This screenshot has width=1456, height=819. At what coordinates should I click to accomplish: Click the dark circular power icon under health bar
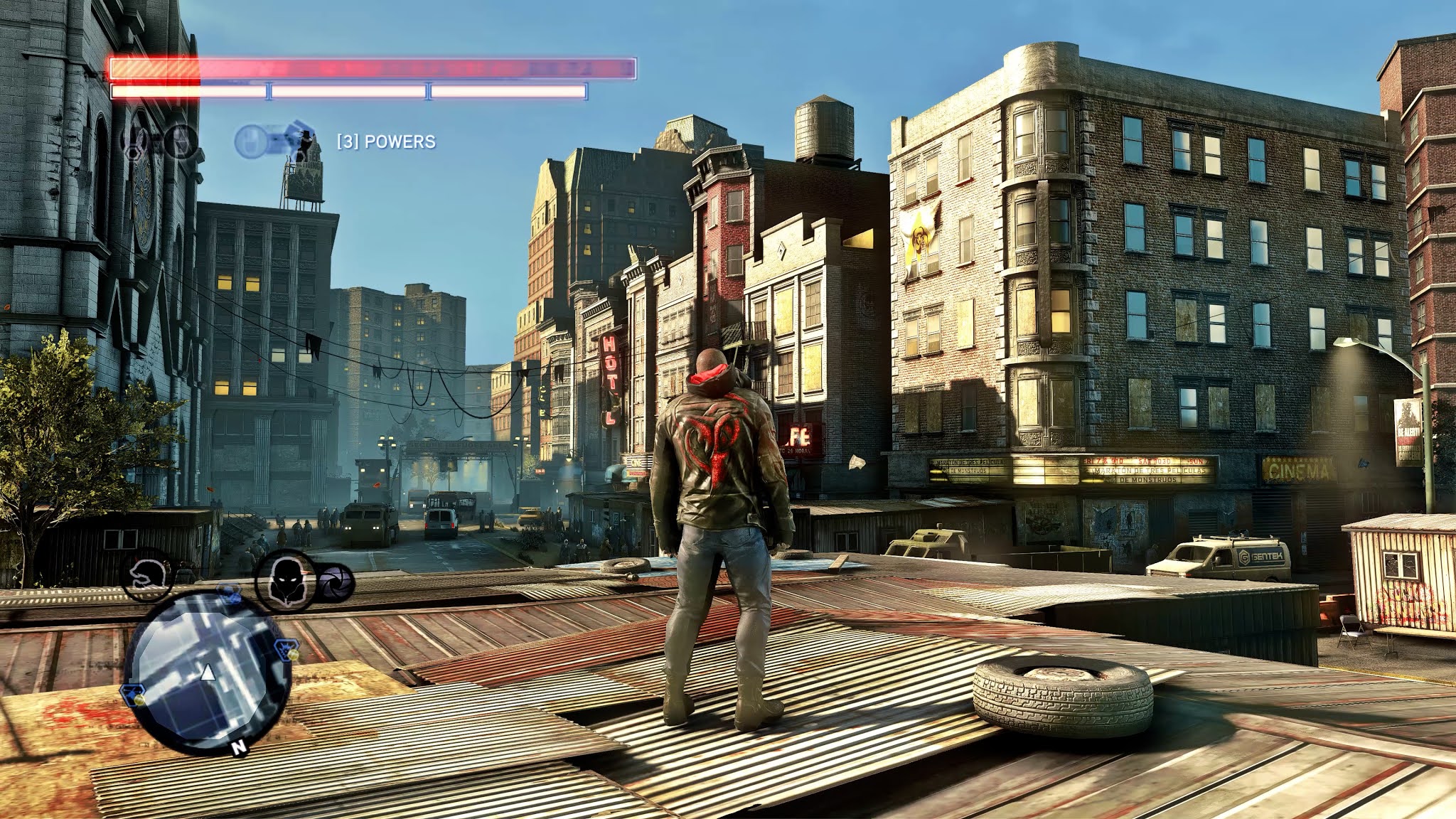point(181,141)
